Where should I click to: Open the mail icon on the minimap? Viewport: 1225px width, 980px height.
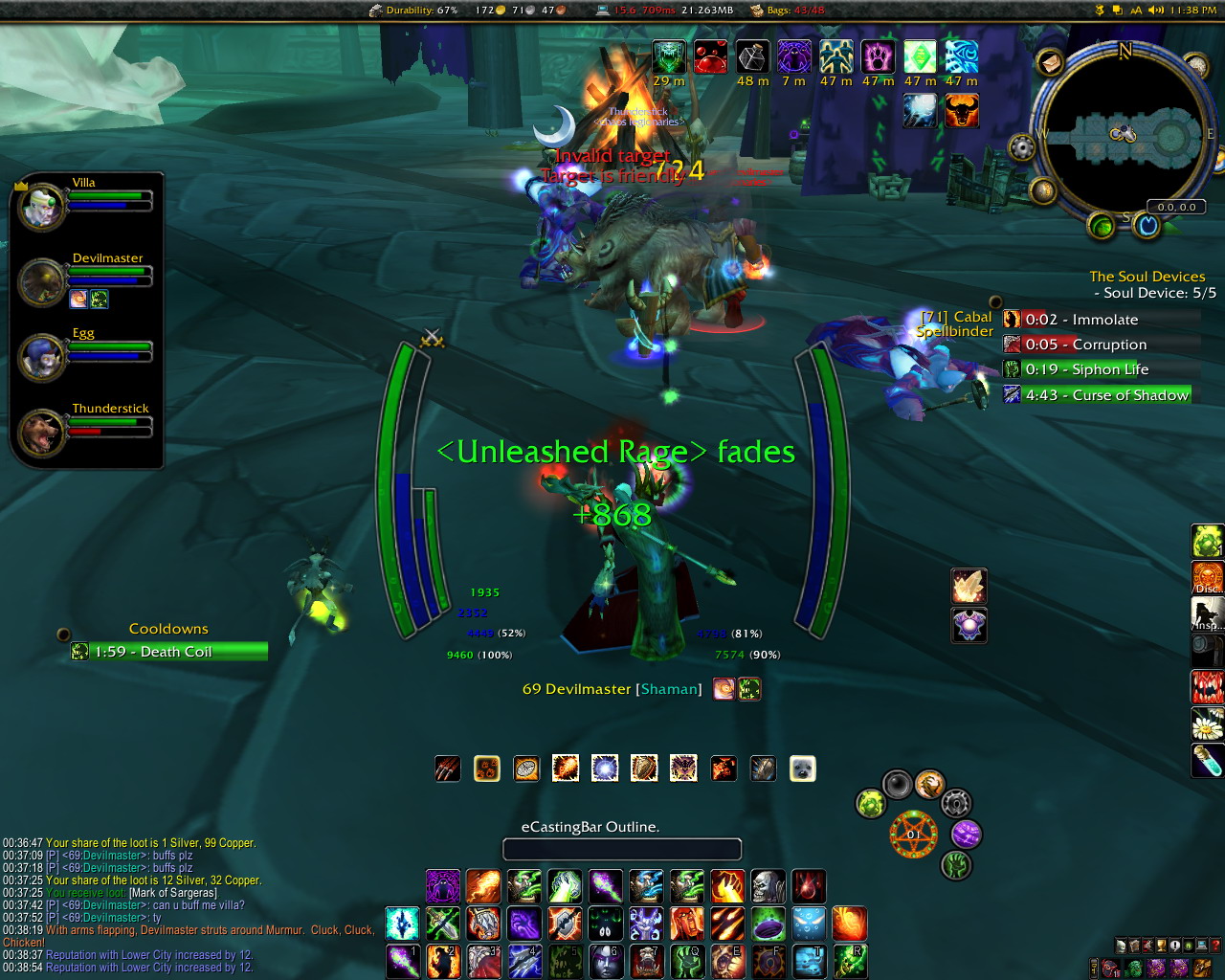pyautogui.click(x=1050, y=63)
